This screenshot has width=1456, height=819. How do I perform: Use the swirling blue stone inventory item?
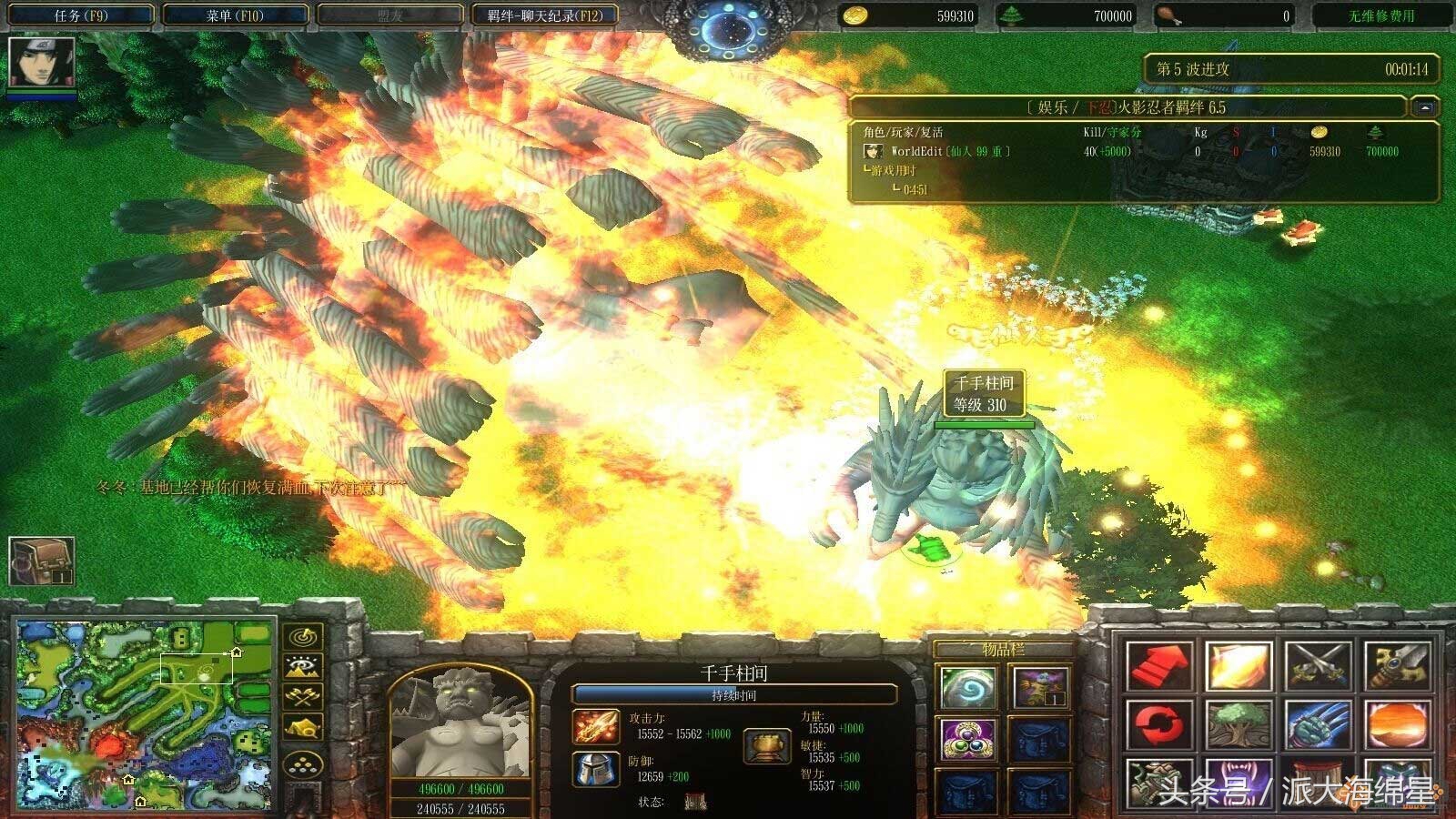pos(967,687)
